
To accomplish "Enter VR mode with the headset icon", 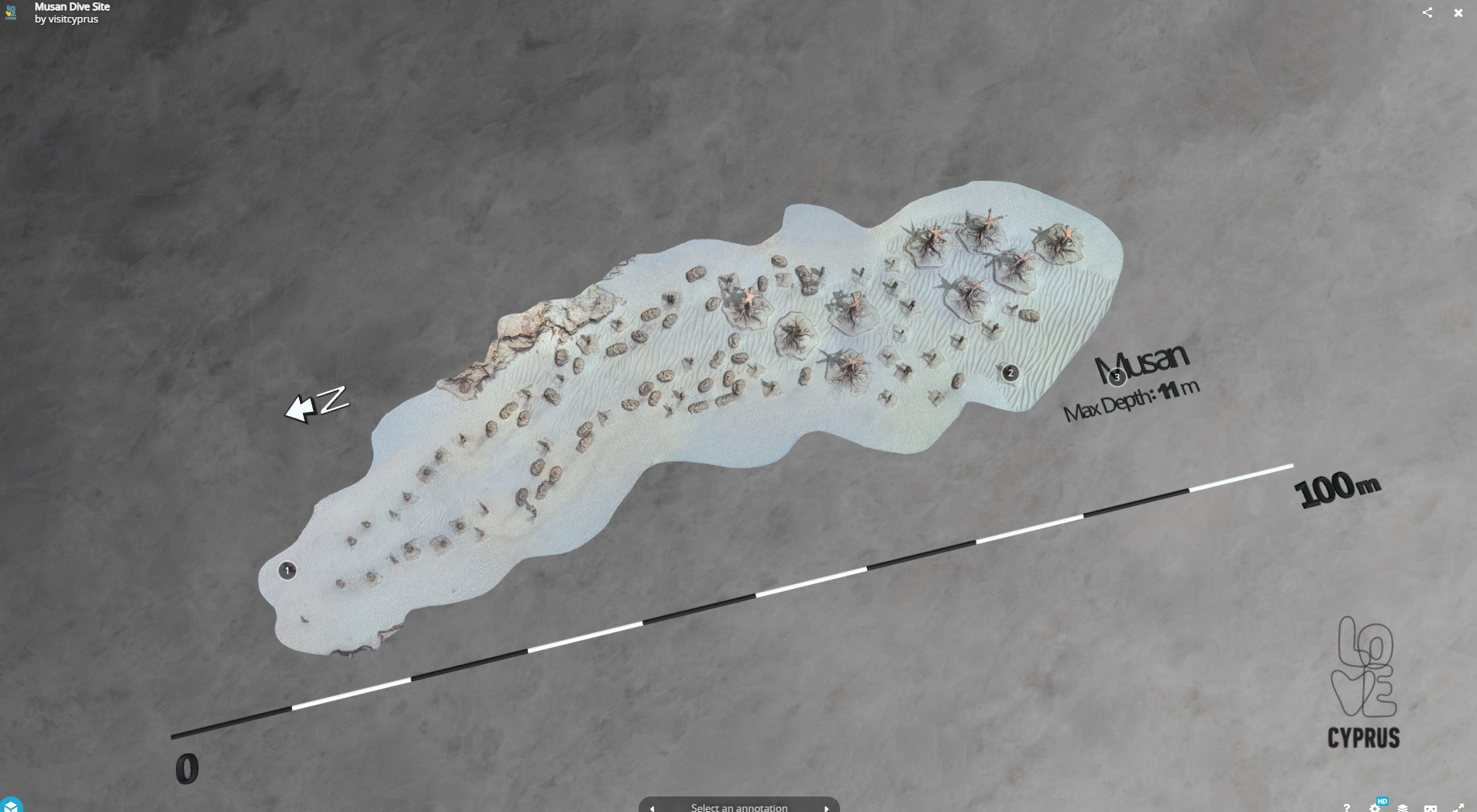I will [x=1431, y=807].
